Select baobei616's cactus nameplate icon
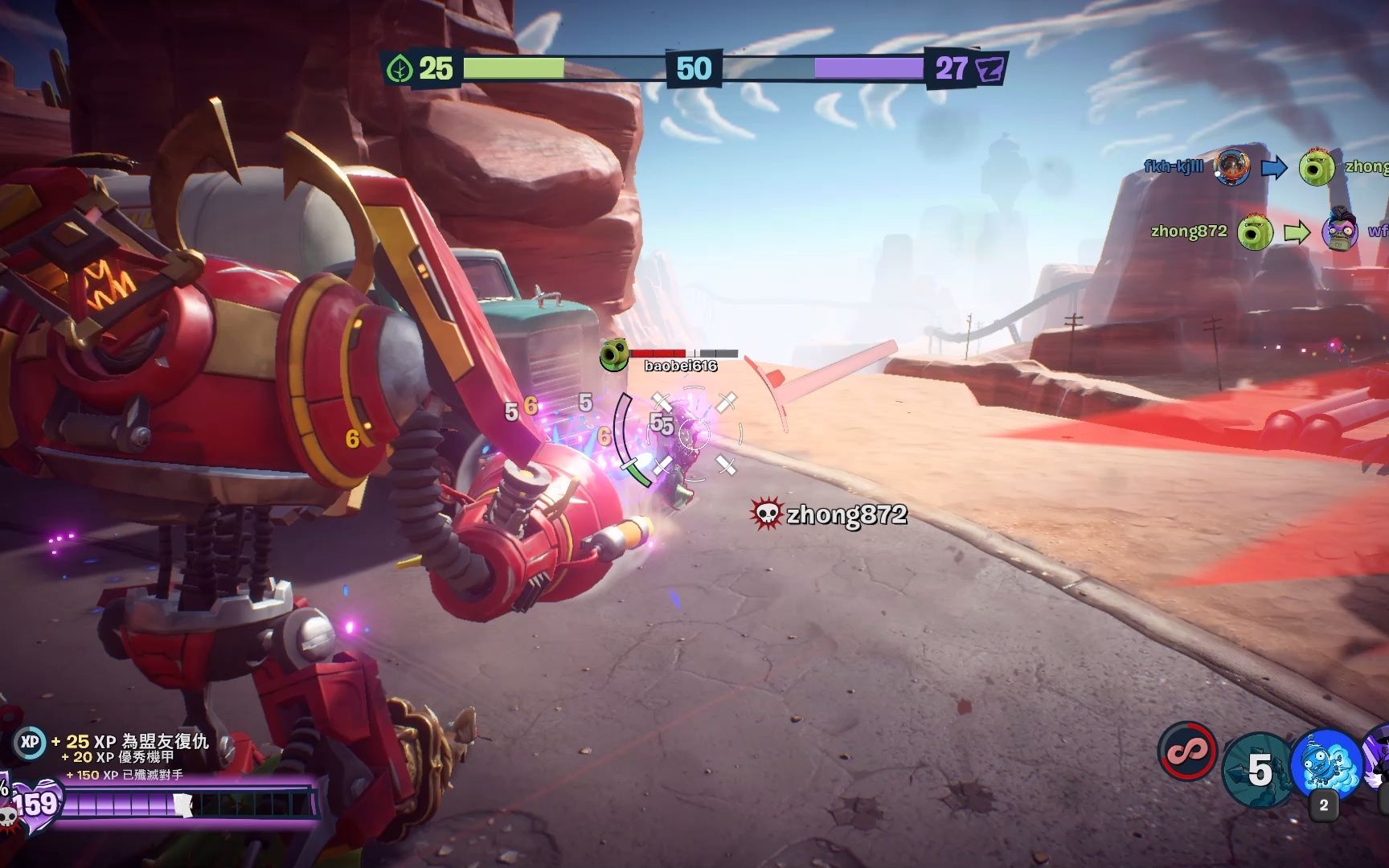 pos(614,354)
